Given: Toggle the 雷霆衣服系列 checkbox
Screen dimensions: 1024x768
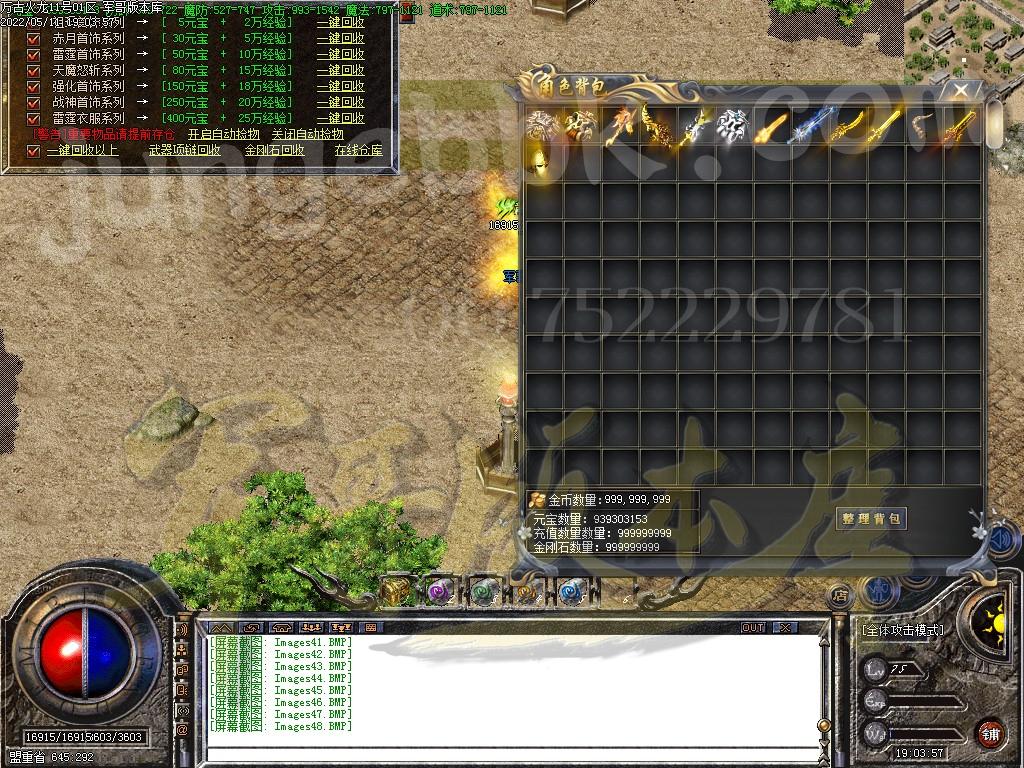Looking at the screenshot, I should coord(33,118).
